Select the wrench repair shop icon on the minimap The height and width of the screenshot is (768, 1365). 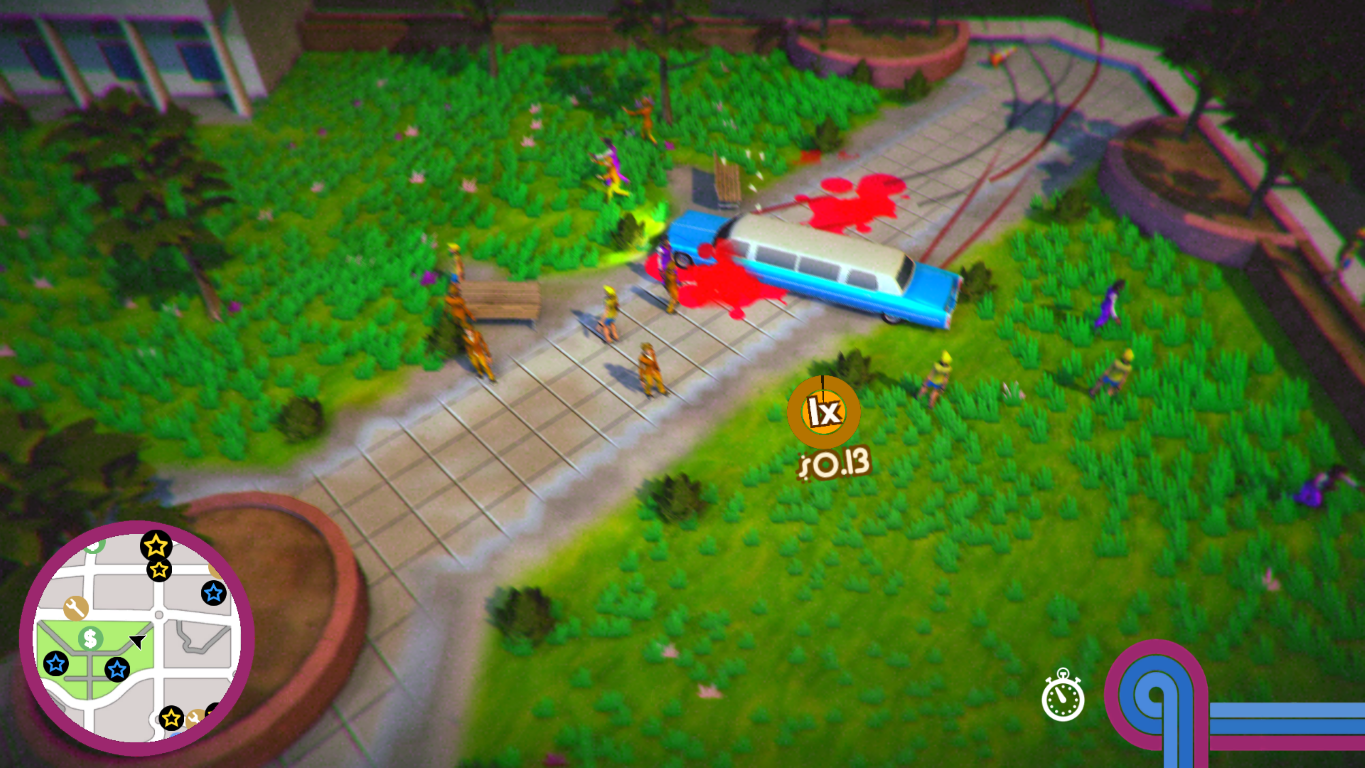pos(74,607)
